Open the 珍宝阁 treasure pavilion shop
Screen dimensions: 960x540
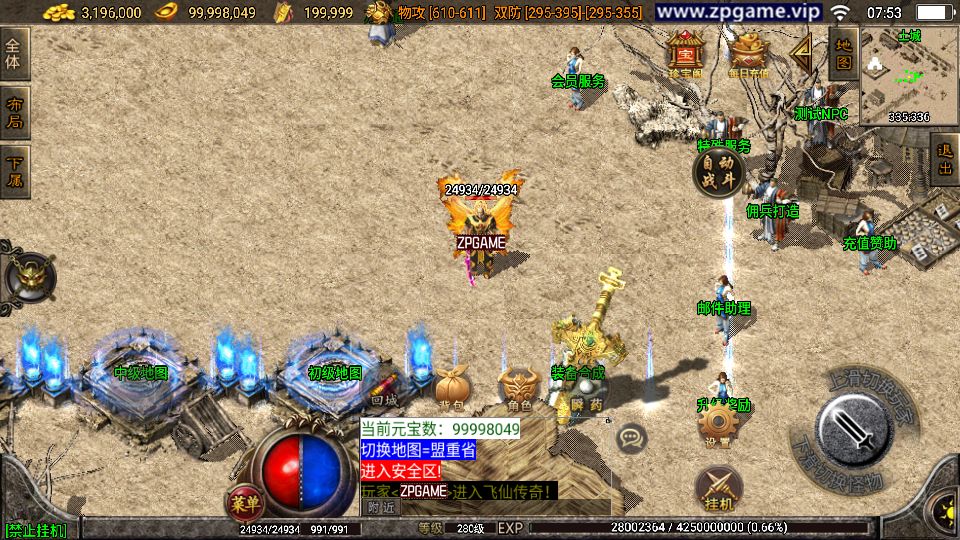(686, 54)
